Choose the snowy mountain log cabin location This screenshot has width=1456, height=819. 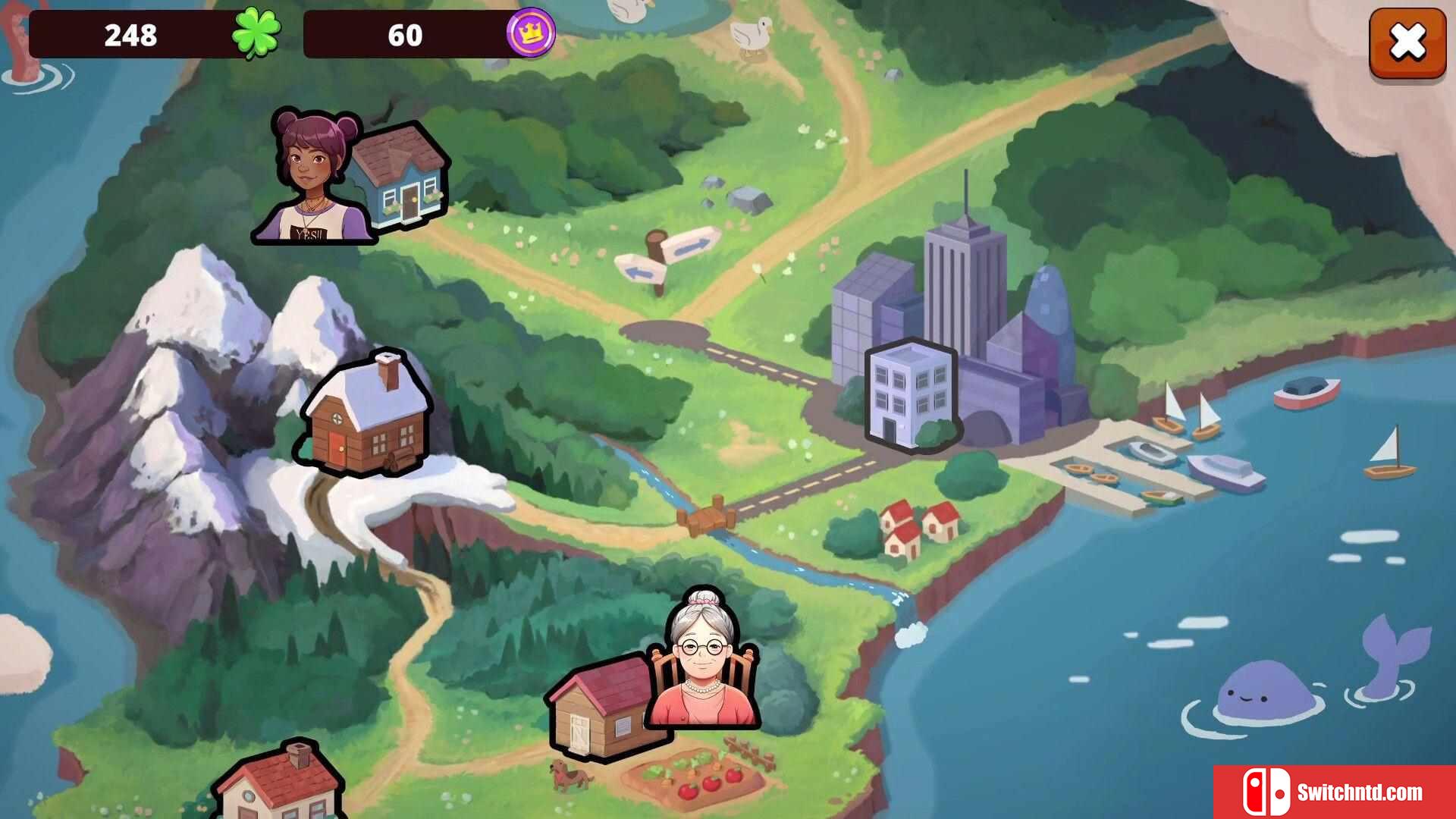tap(368, 416)
